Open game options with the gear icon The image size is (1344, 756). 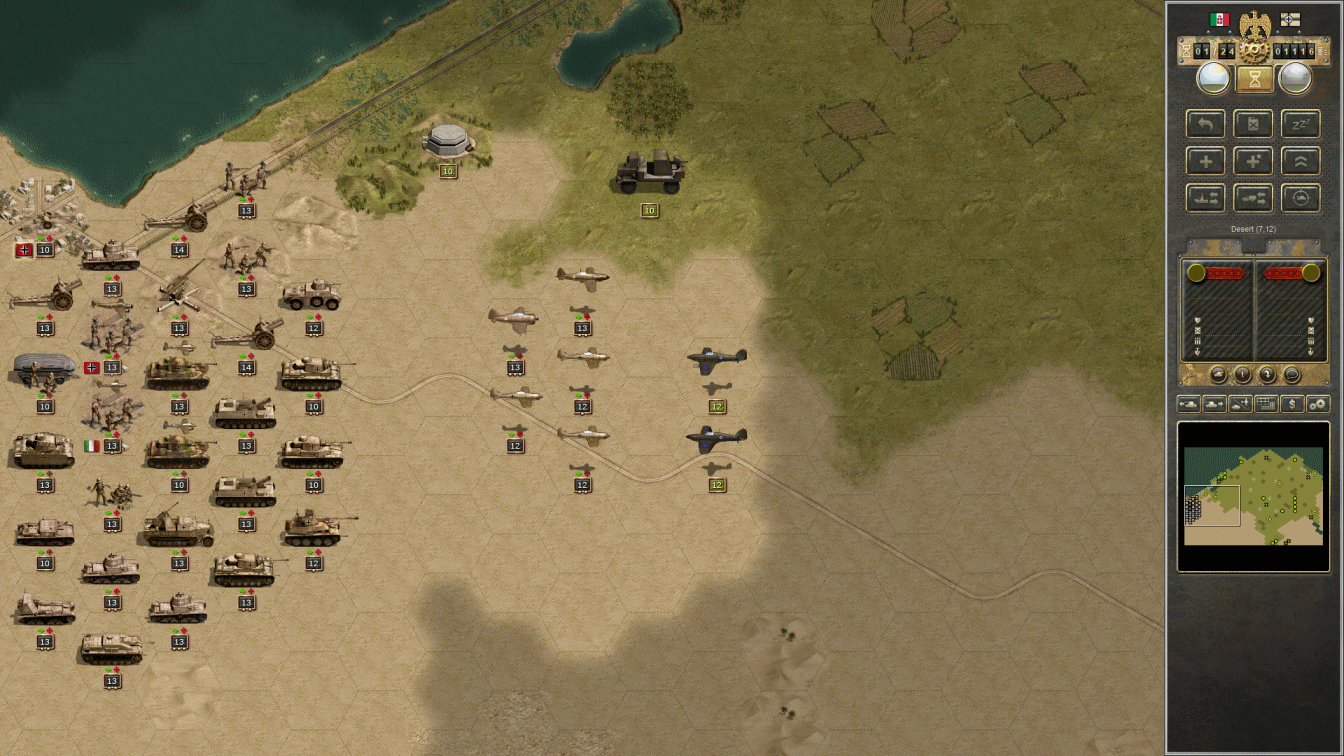(1318, 405)
